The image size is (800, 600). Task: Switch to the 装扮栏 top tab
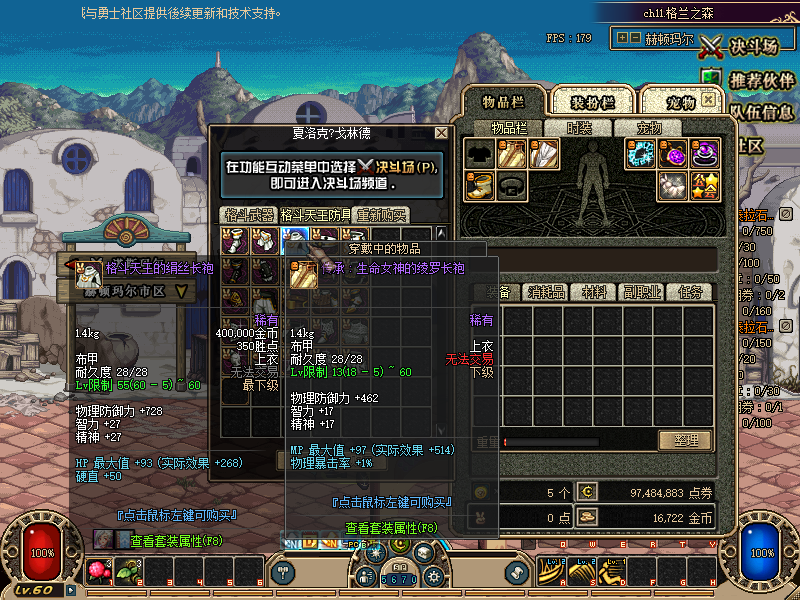(592, 102)
